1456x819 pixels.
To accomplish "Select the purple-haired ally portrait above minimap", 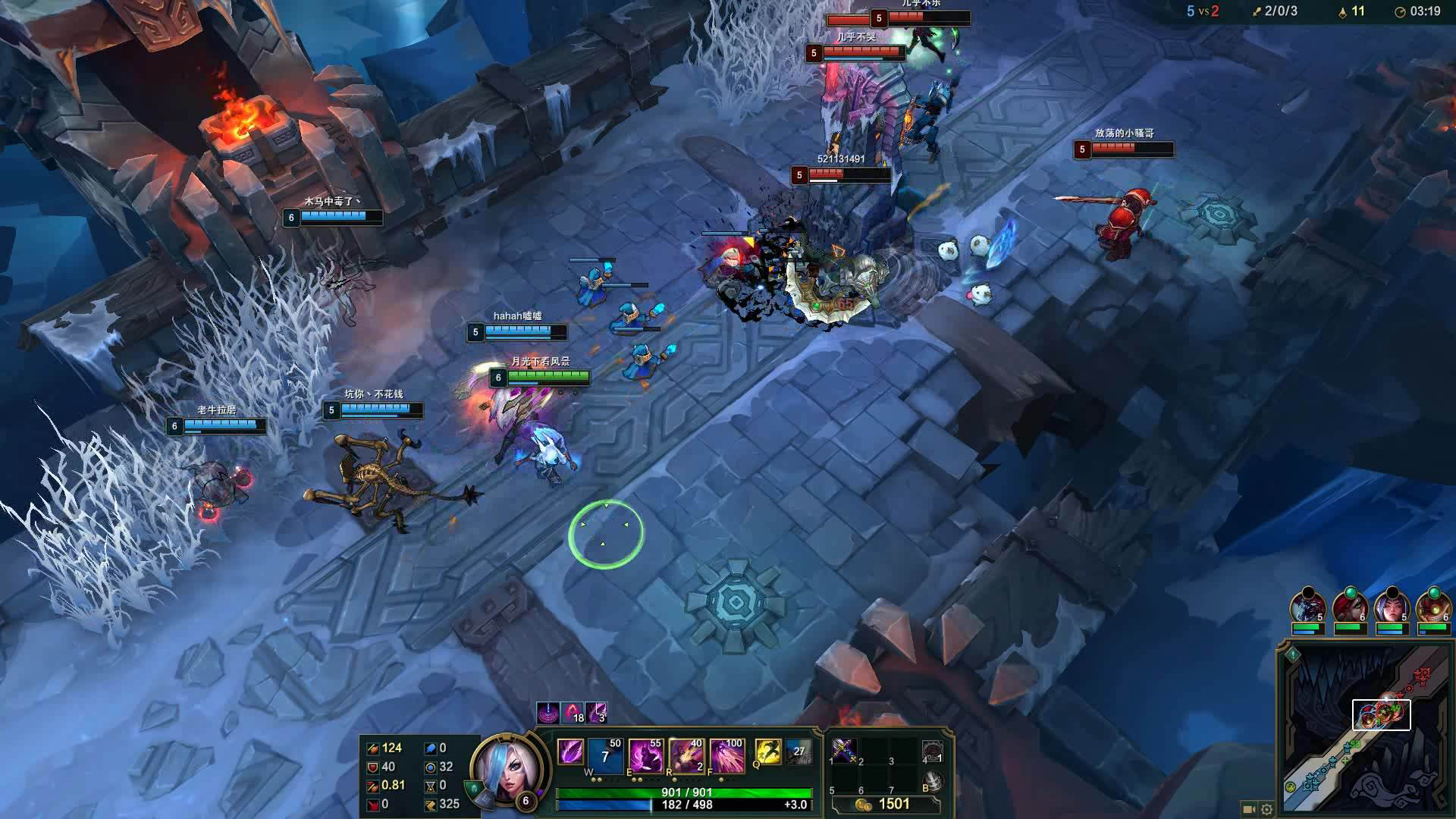I will pyautogui.click(x=1391, y=608).
